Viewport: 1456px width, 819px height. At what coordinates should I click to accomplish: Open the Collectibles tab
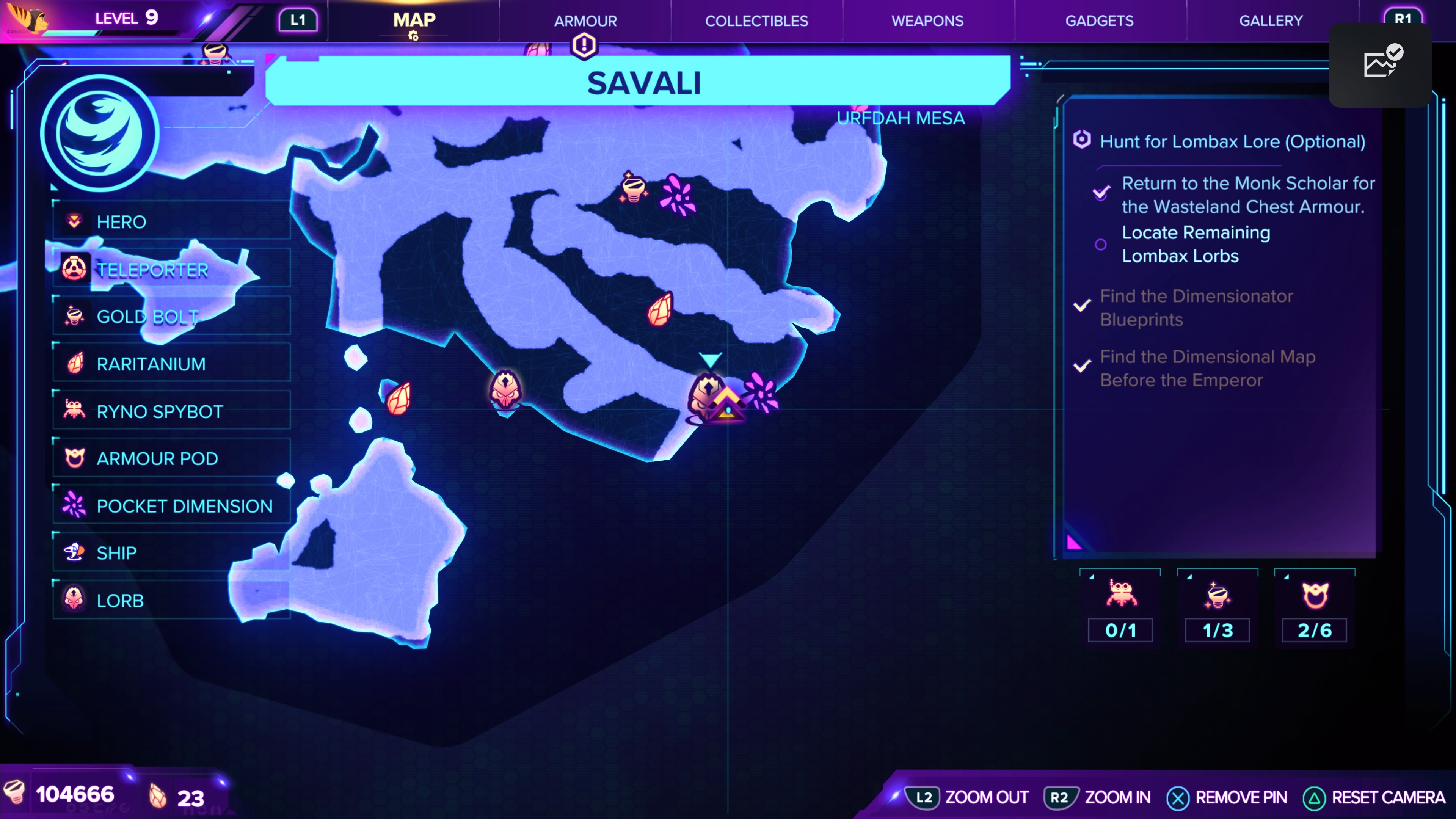(x=756, y=21)
